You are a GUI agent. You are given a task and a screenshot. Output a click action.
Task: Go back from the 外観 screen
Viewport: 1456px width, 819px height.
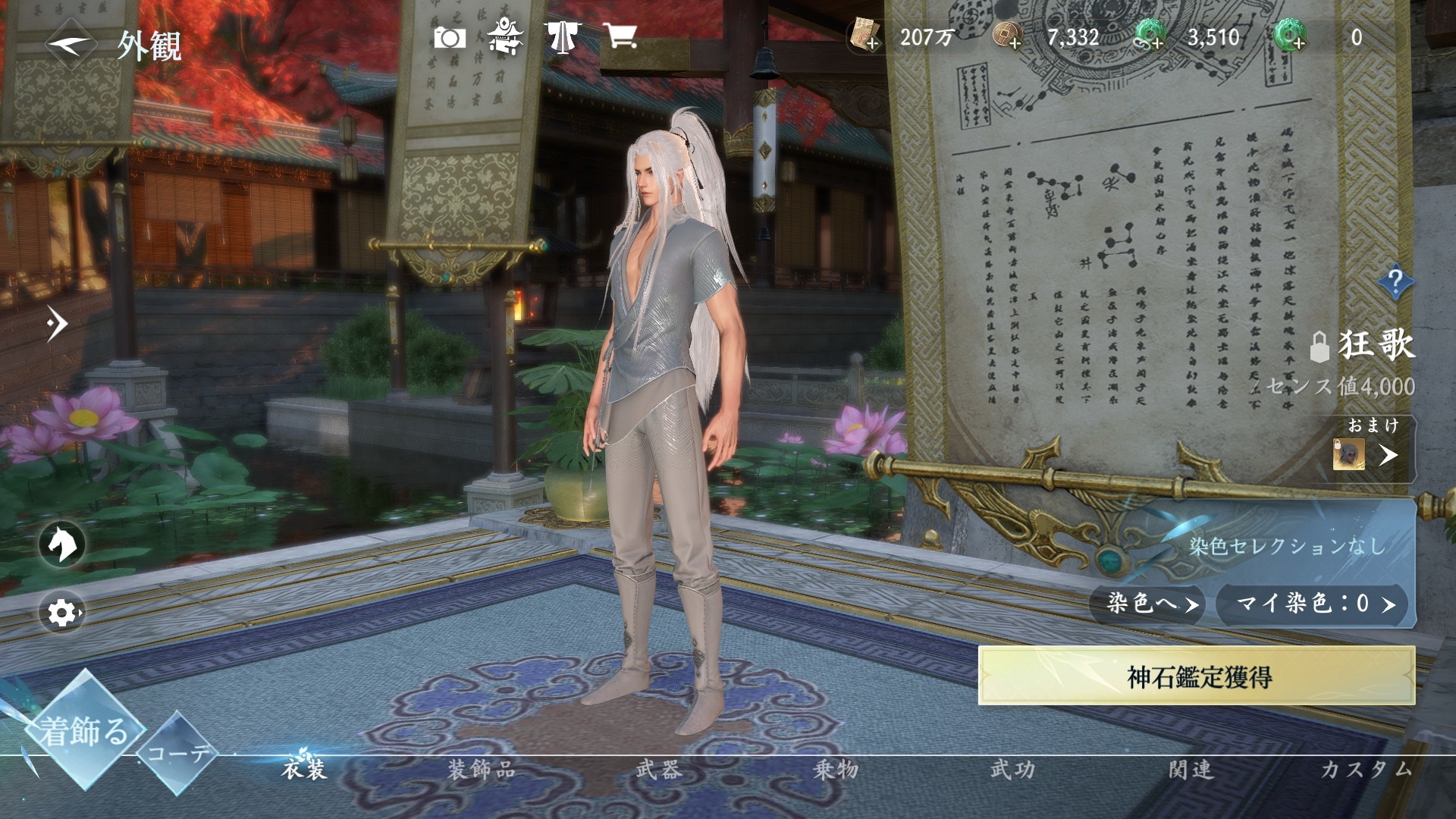tap(71, 44)
